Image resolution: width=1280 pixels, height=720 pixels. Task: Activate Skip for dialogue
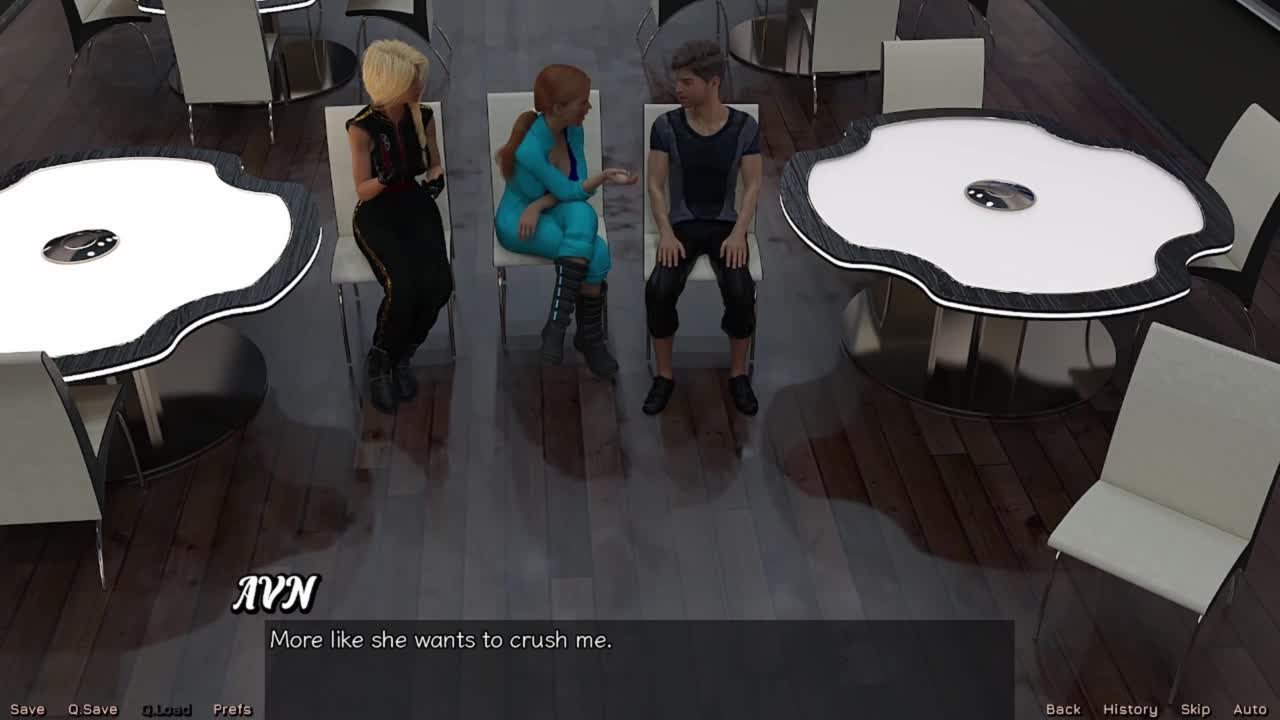click(x=1195, y=709)
